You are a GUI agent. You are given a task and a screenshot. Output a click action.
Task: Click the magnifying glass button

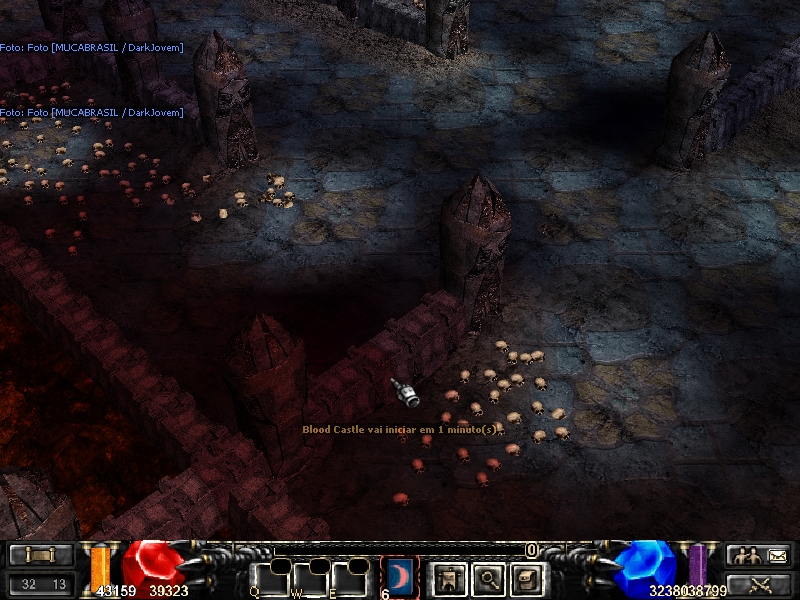tap(487, 577)
